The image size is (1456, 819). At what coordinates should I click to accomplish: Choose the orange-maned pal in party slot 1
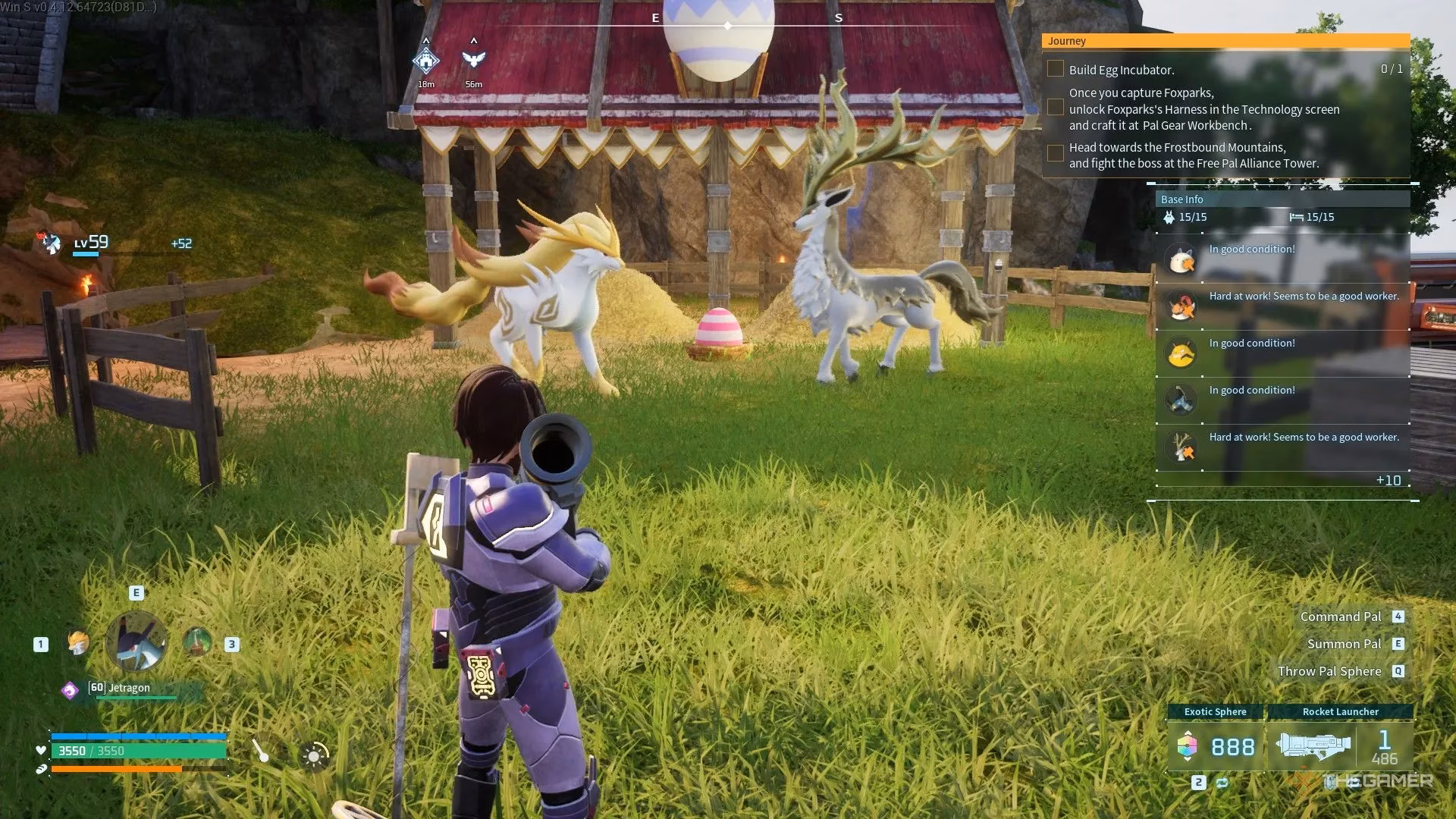[77, 643]
